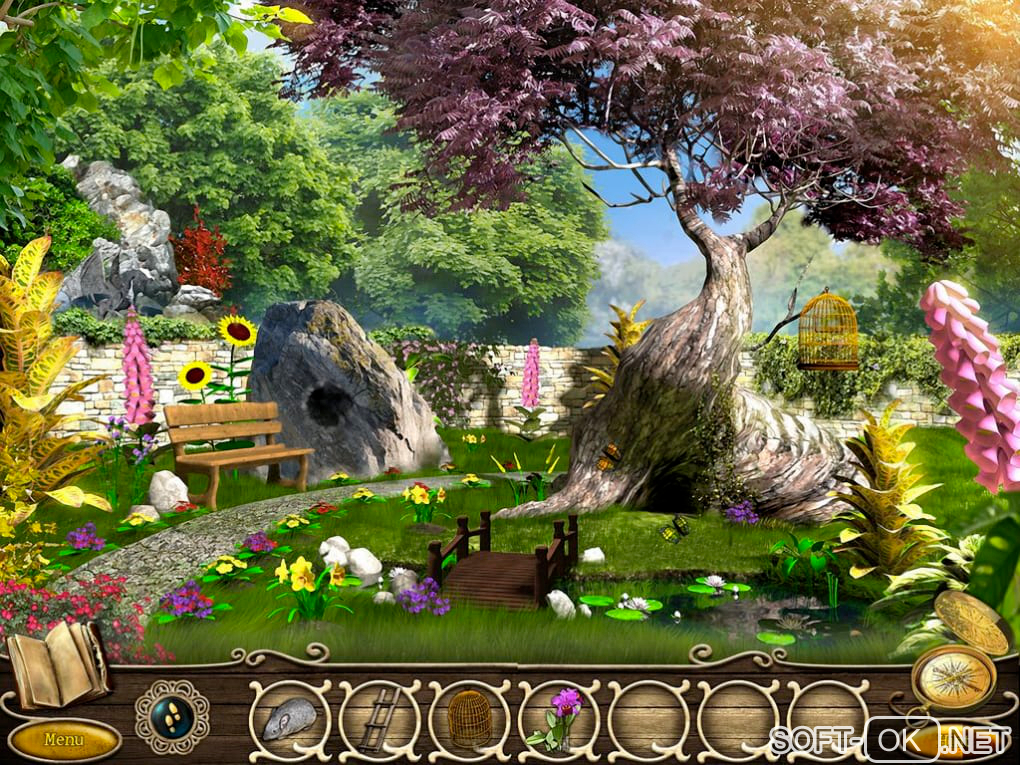
Task: Click the round footprints medallion icon
Action: coord(172,716)
